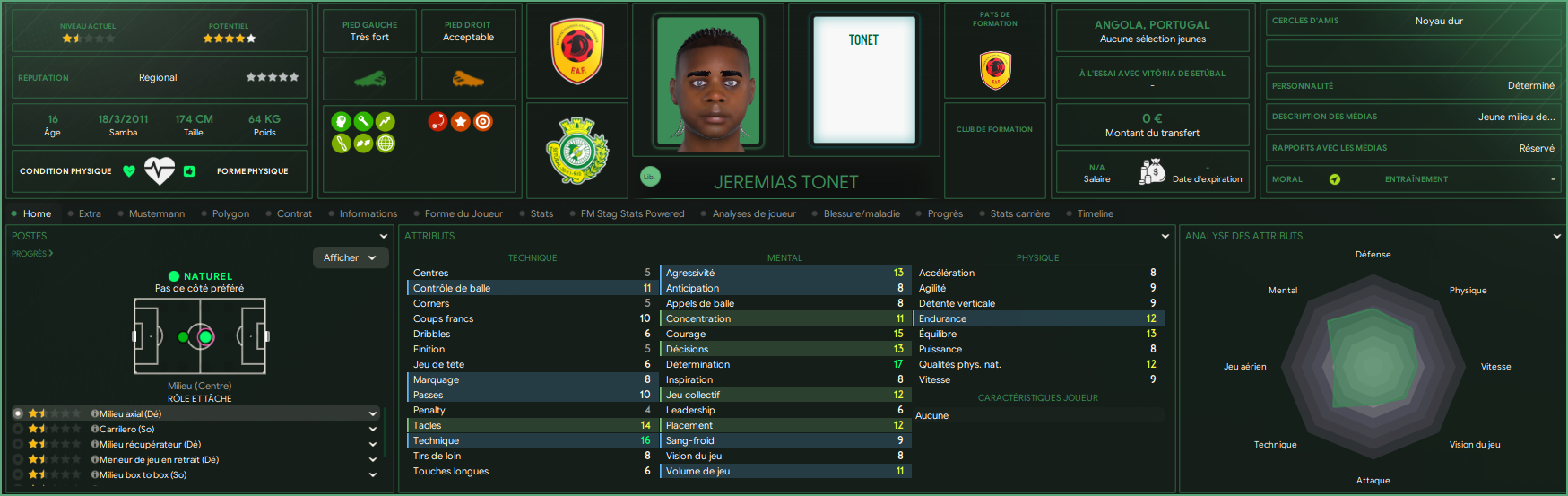Choose the Carrilero (So) role
This screenshot has height=496, width=1568.
tap(127, 429)
